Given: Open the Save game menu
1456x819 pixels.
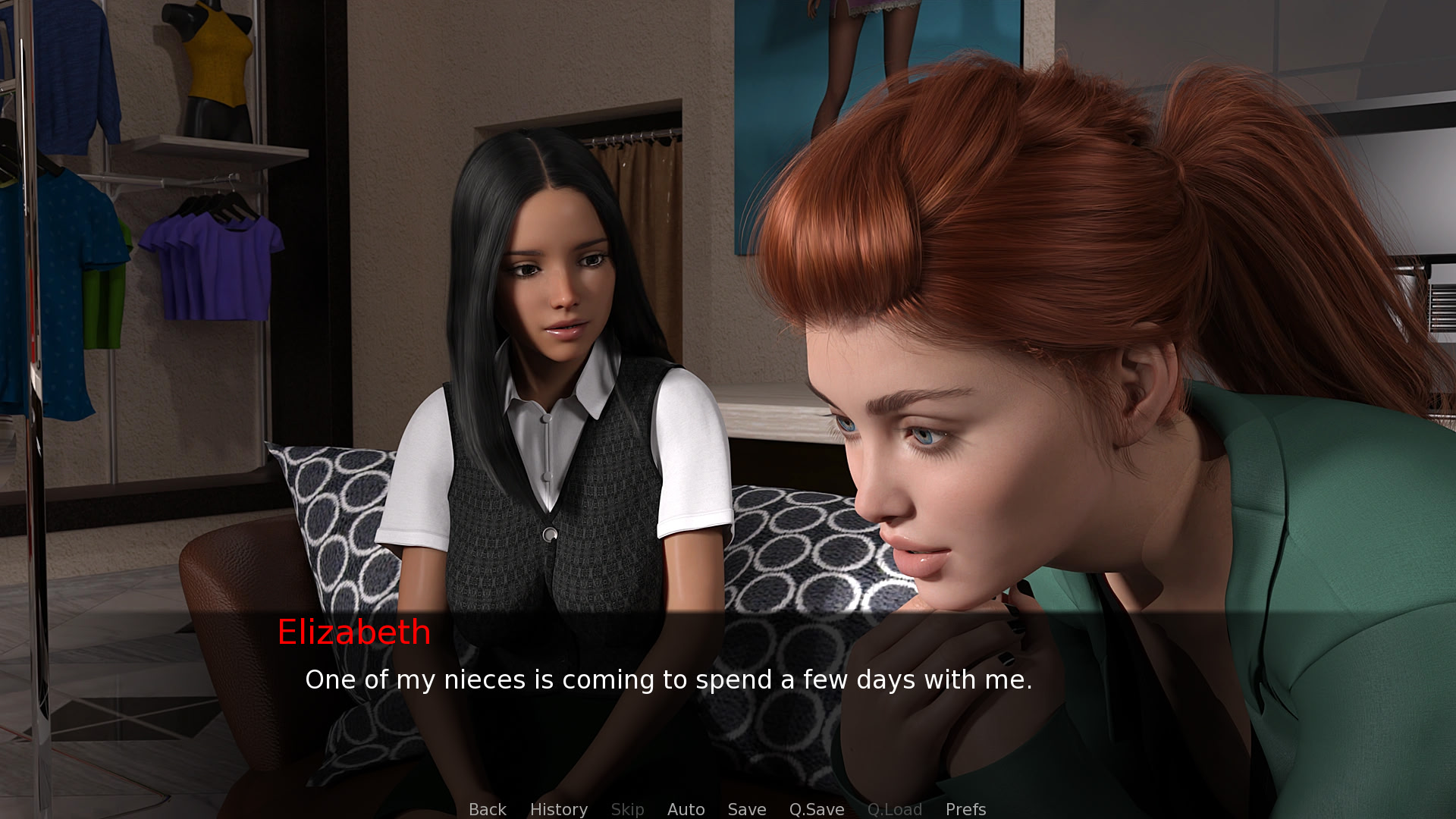Looking at the screenshot, I should 747,809.
